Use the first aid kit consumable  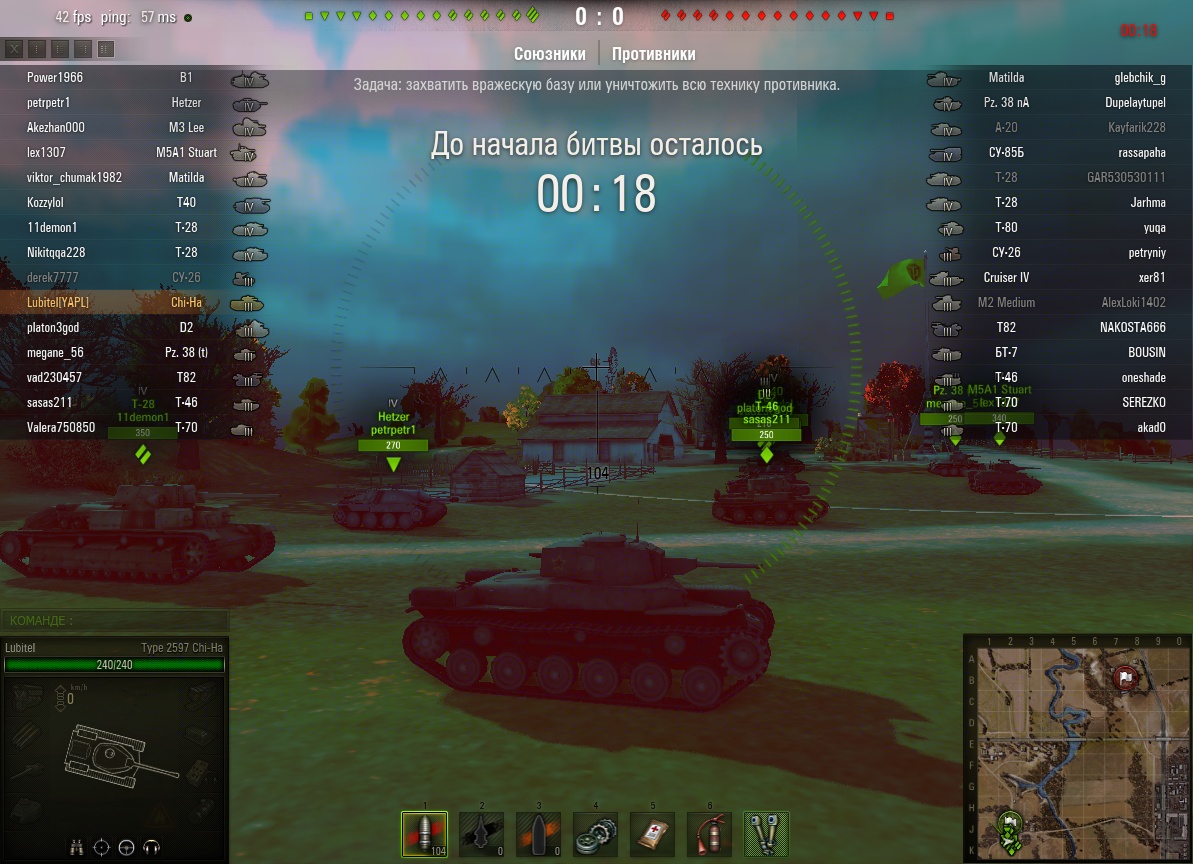(652, 834)
